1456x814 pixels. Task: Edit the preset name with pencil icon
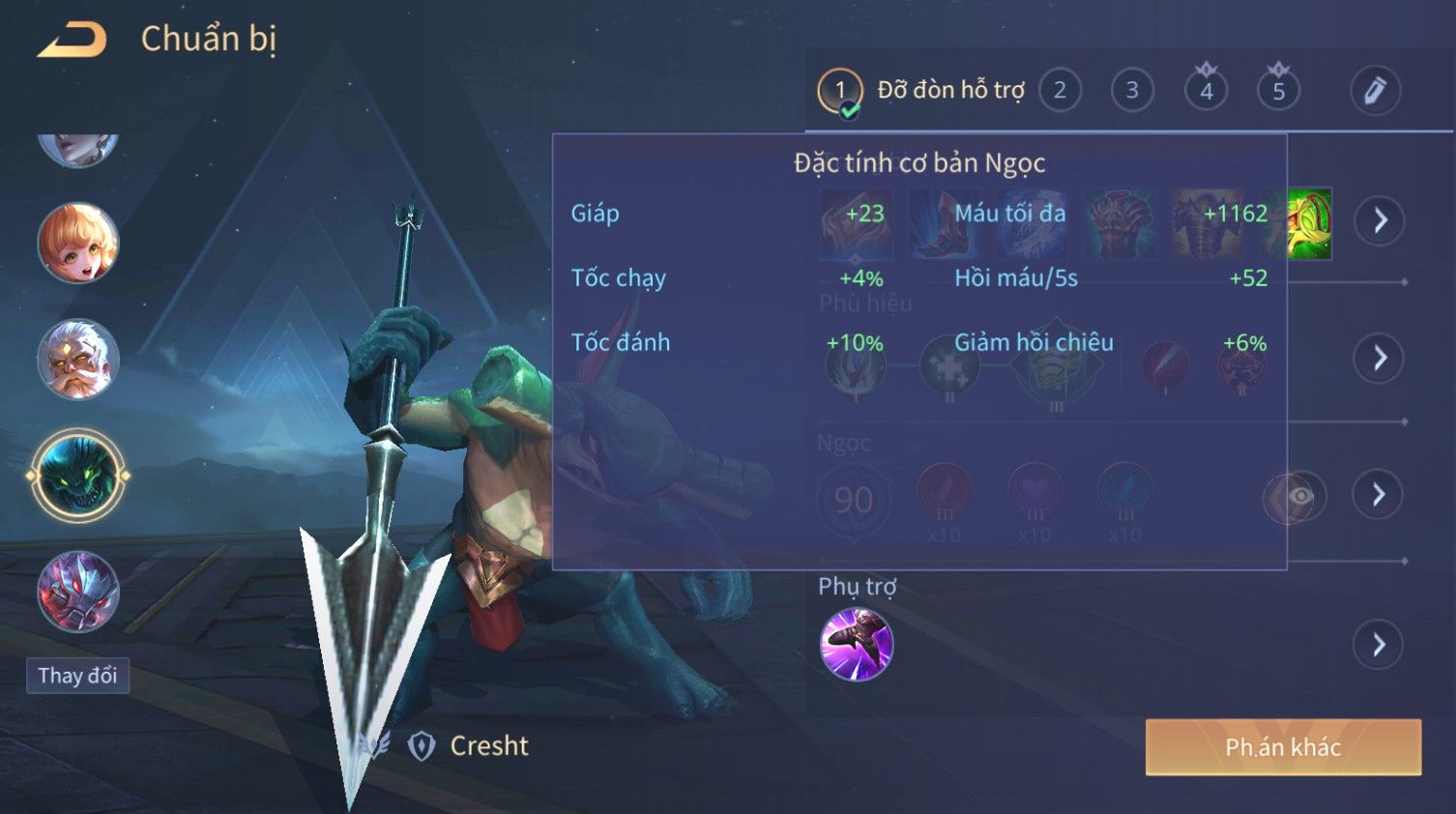[1374, 91]
